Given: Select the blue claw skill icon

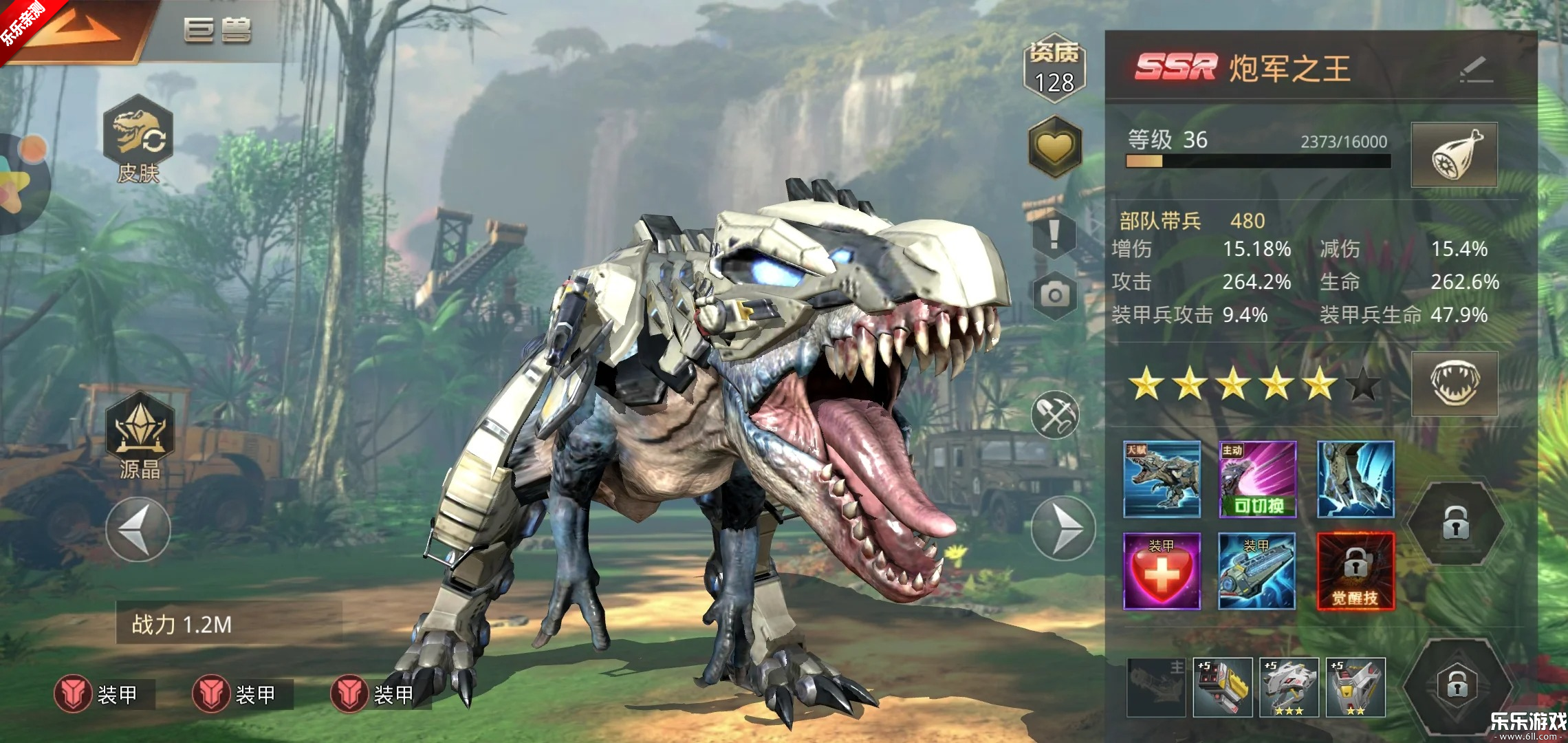Looking at the screenshot, I should (1355, 480).
